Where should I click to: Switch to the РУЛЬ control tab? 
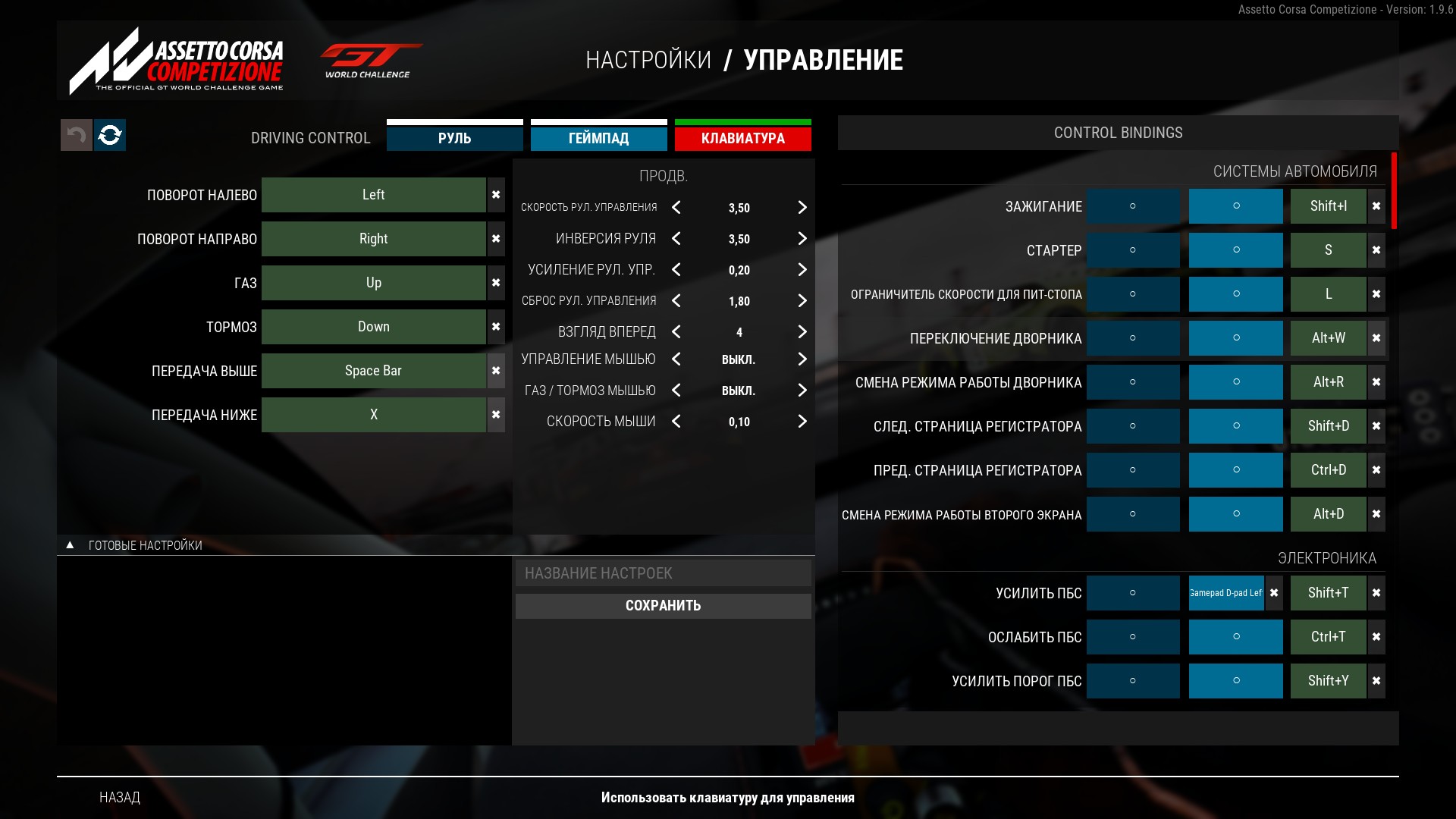tap(454, 138)
